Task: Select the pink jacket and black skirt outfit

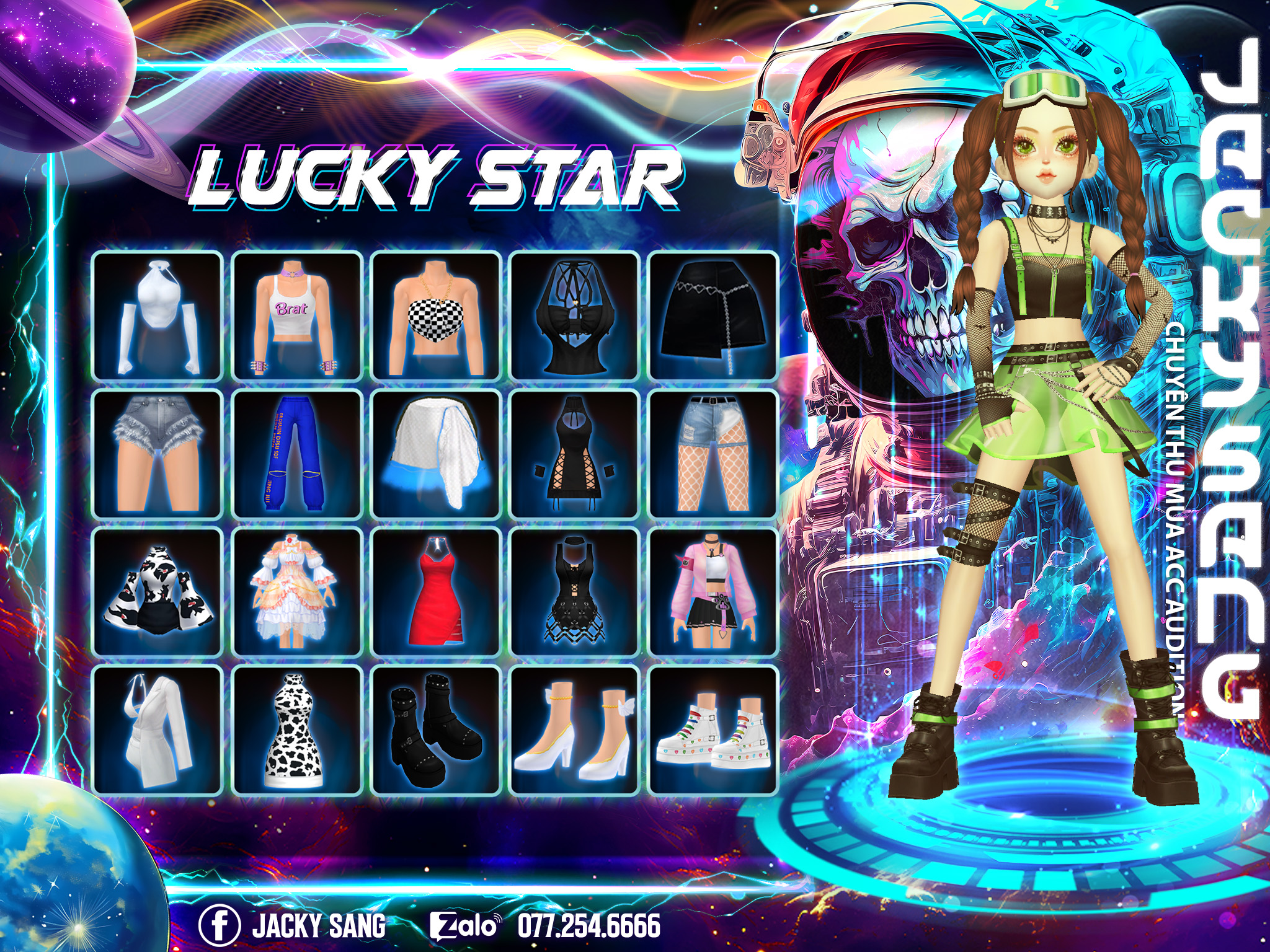Action: pos(713,593)
